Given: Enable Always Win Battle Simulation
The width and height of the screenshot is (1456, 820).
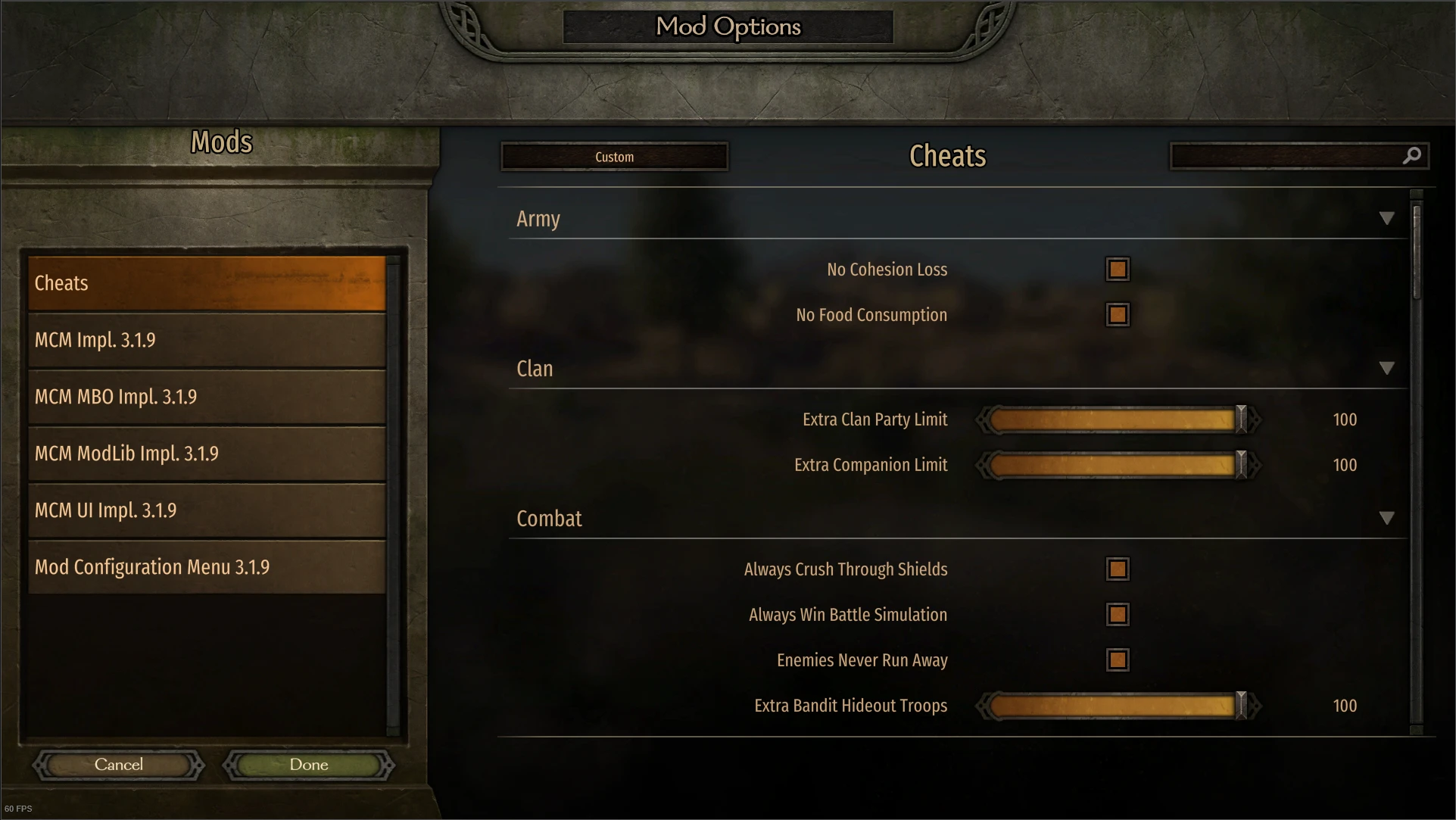Looking at the screenshot, I should pos(1118,615).
